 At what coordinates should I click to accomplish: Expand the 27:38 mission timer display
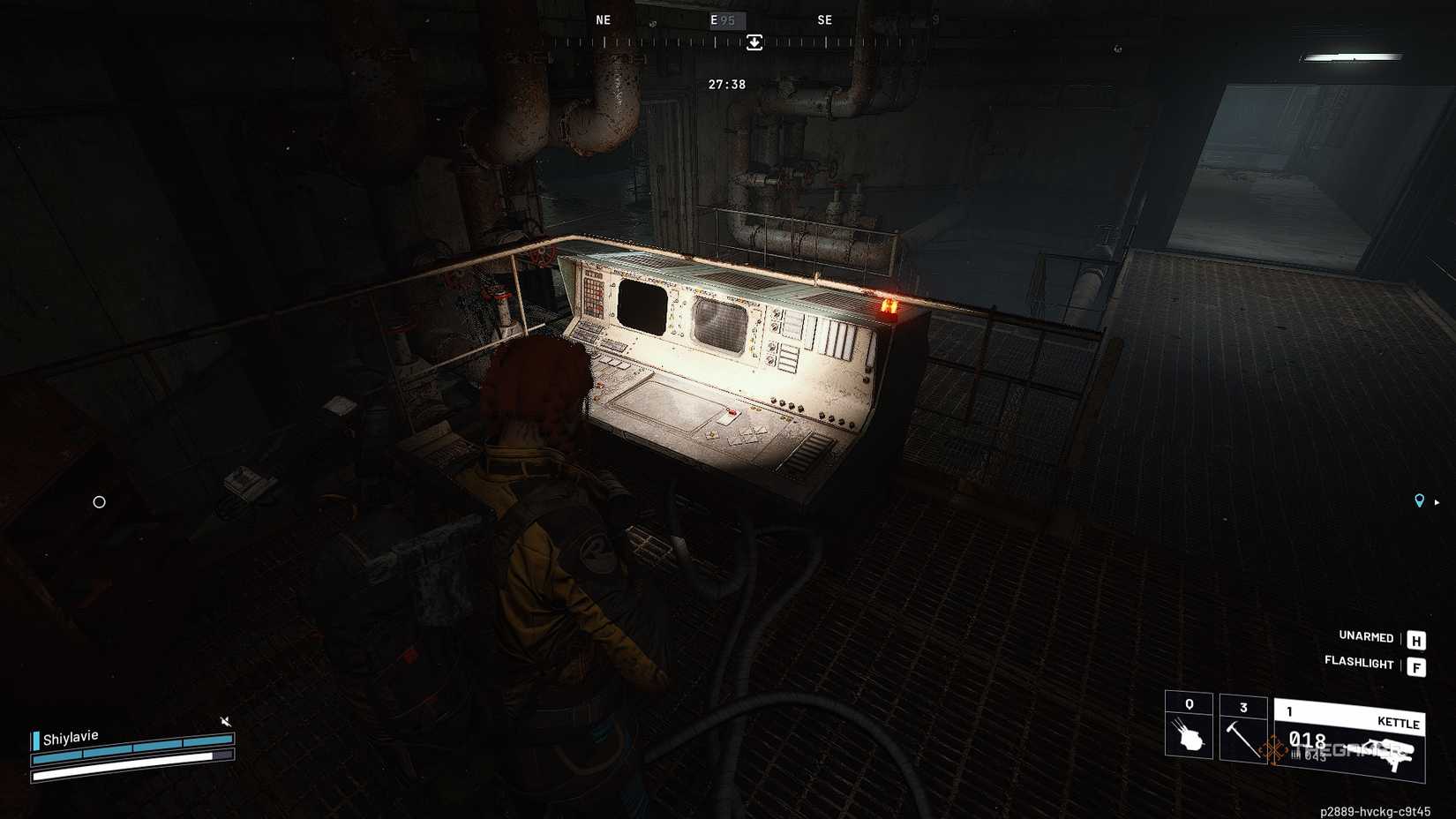pyautogui.click(x=725, y=84)
